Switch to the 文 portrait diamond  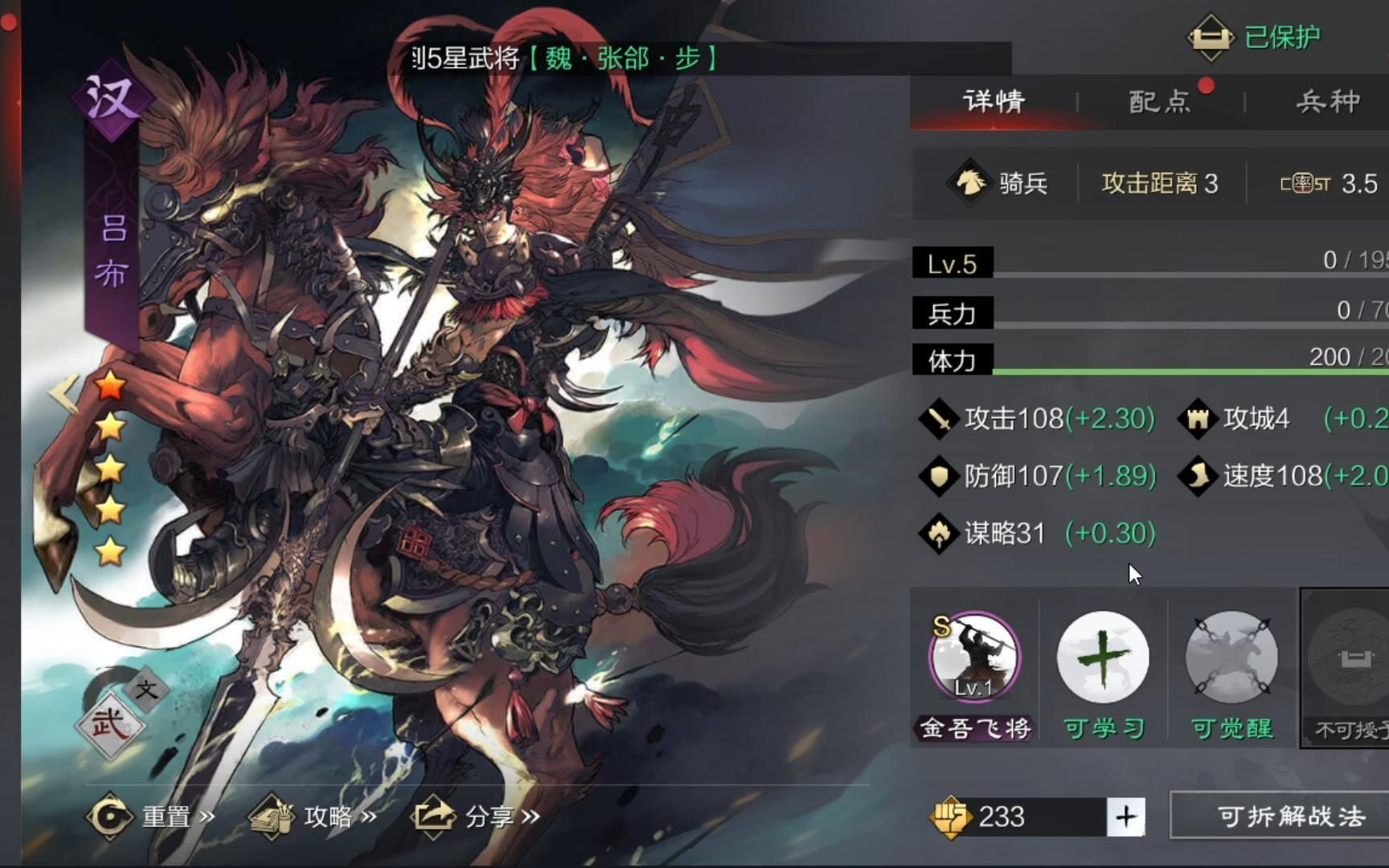pos(146,689)
